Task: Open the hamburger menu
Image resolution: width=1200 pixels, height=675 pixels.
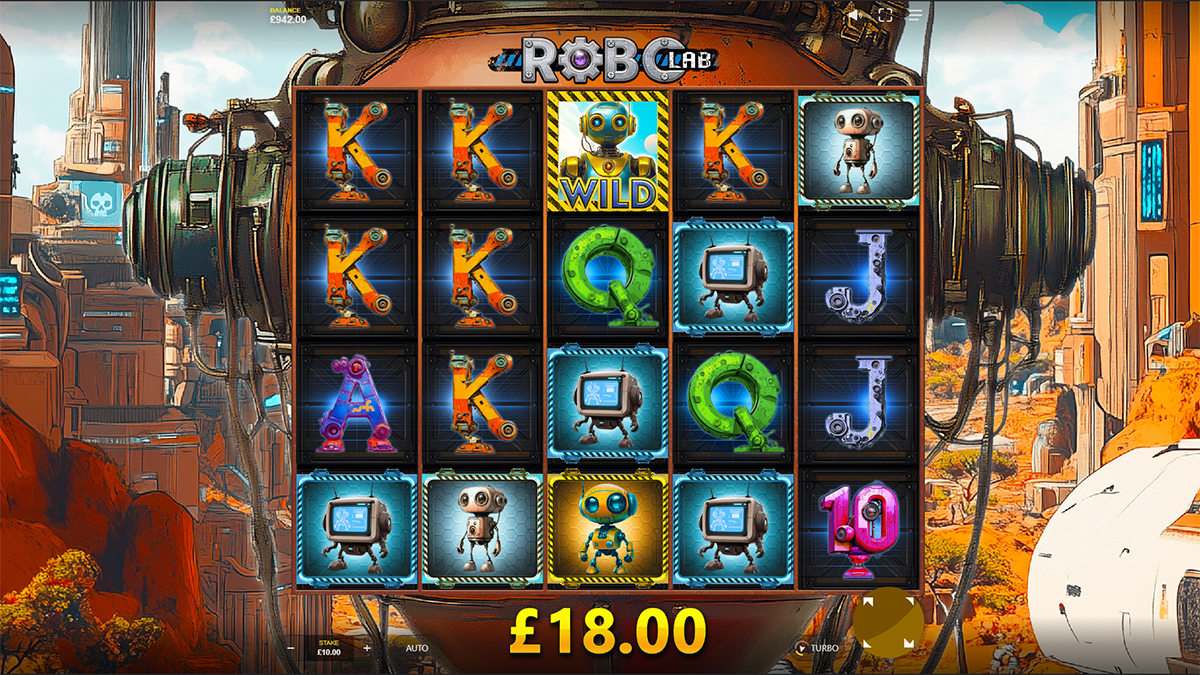Action: coord(915,16)
